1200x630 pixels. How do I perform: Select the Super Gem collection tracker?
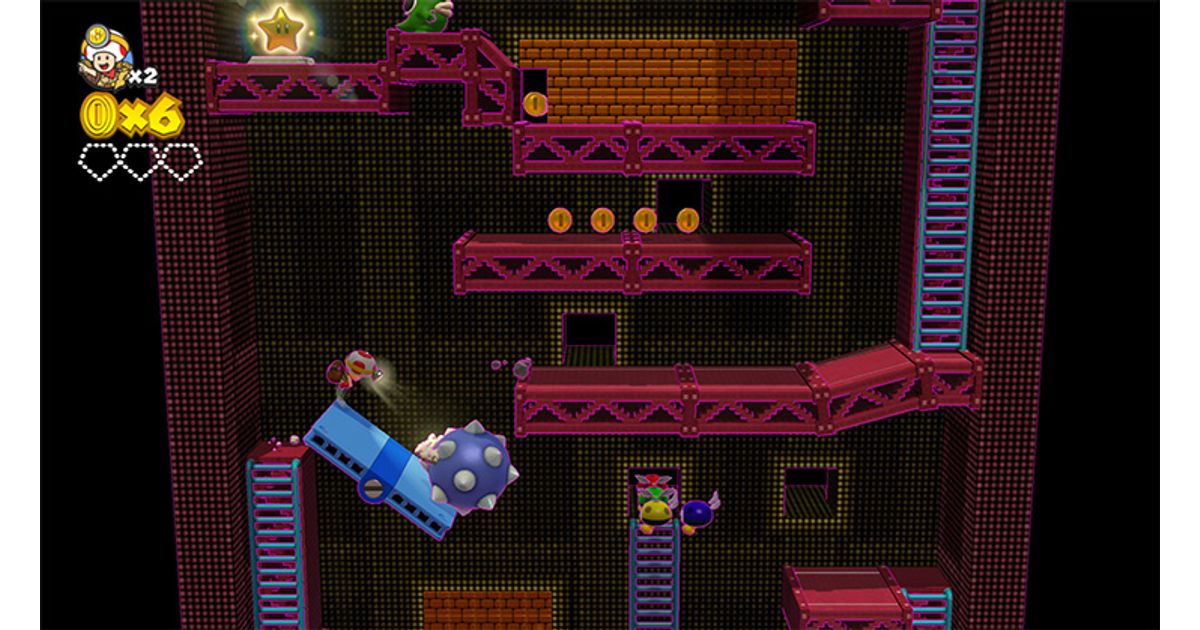(x=140, y=161)
